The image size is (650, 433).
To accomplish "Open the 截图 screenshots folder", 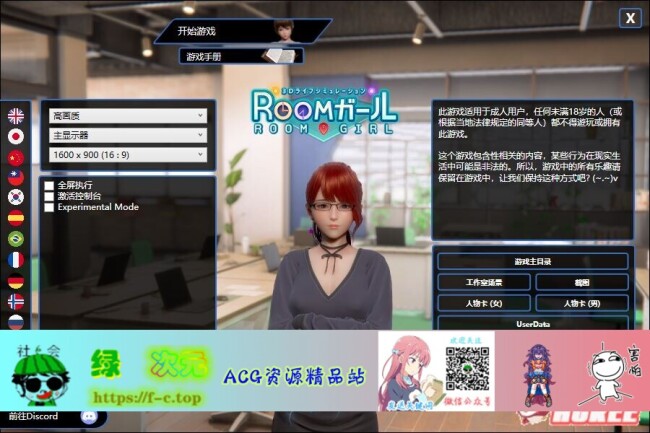I will coord(581,283).
